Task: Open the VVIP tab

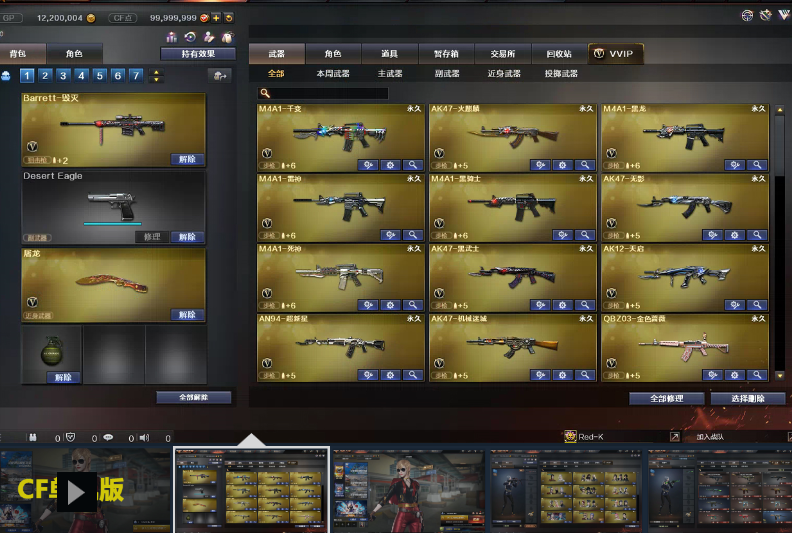Action: [x=615, y=53]
